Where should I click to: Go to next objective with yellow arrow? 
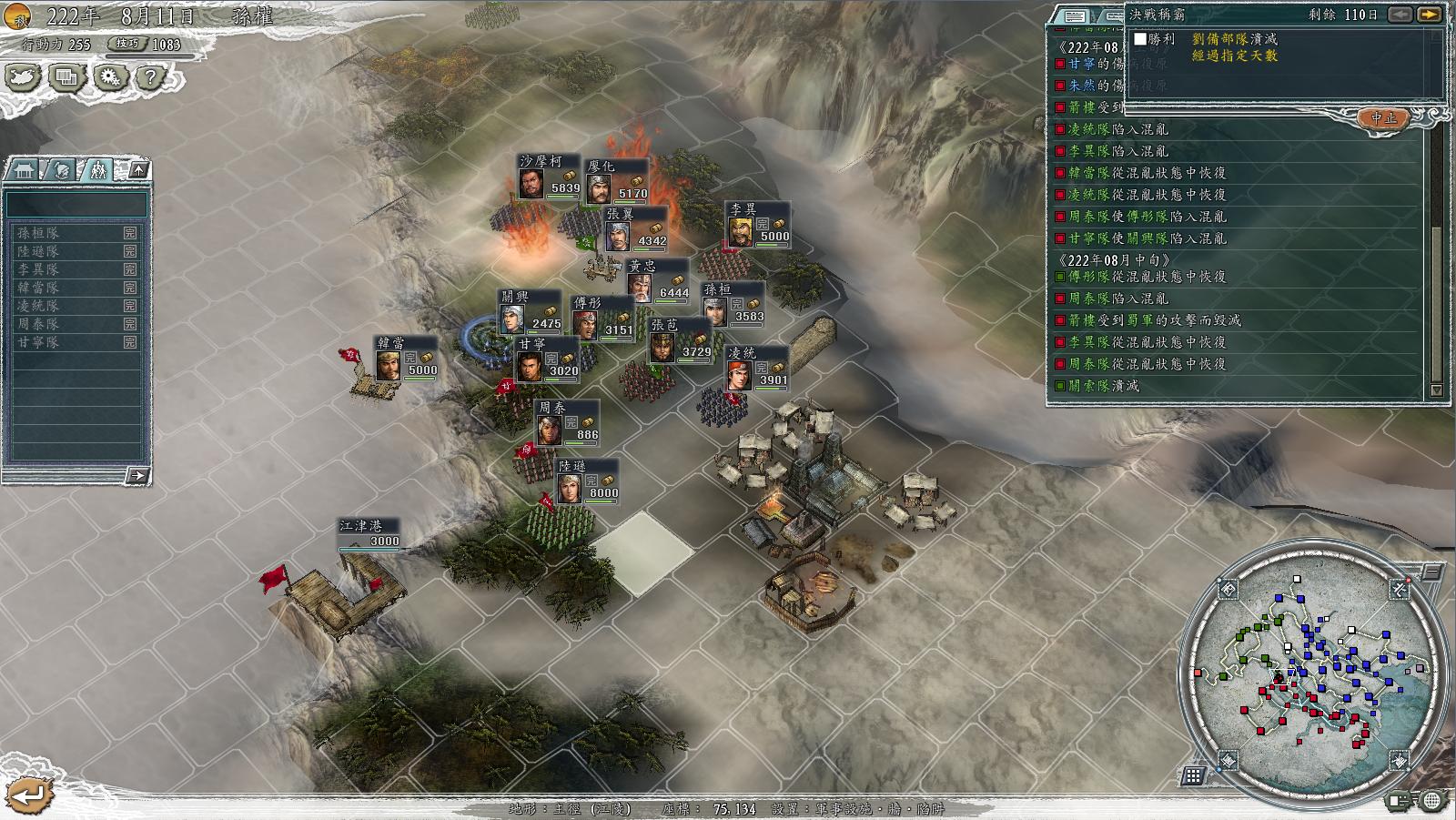tap(1429, 15)
